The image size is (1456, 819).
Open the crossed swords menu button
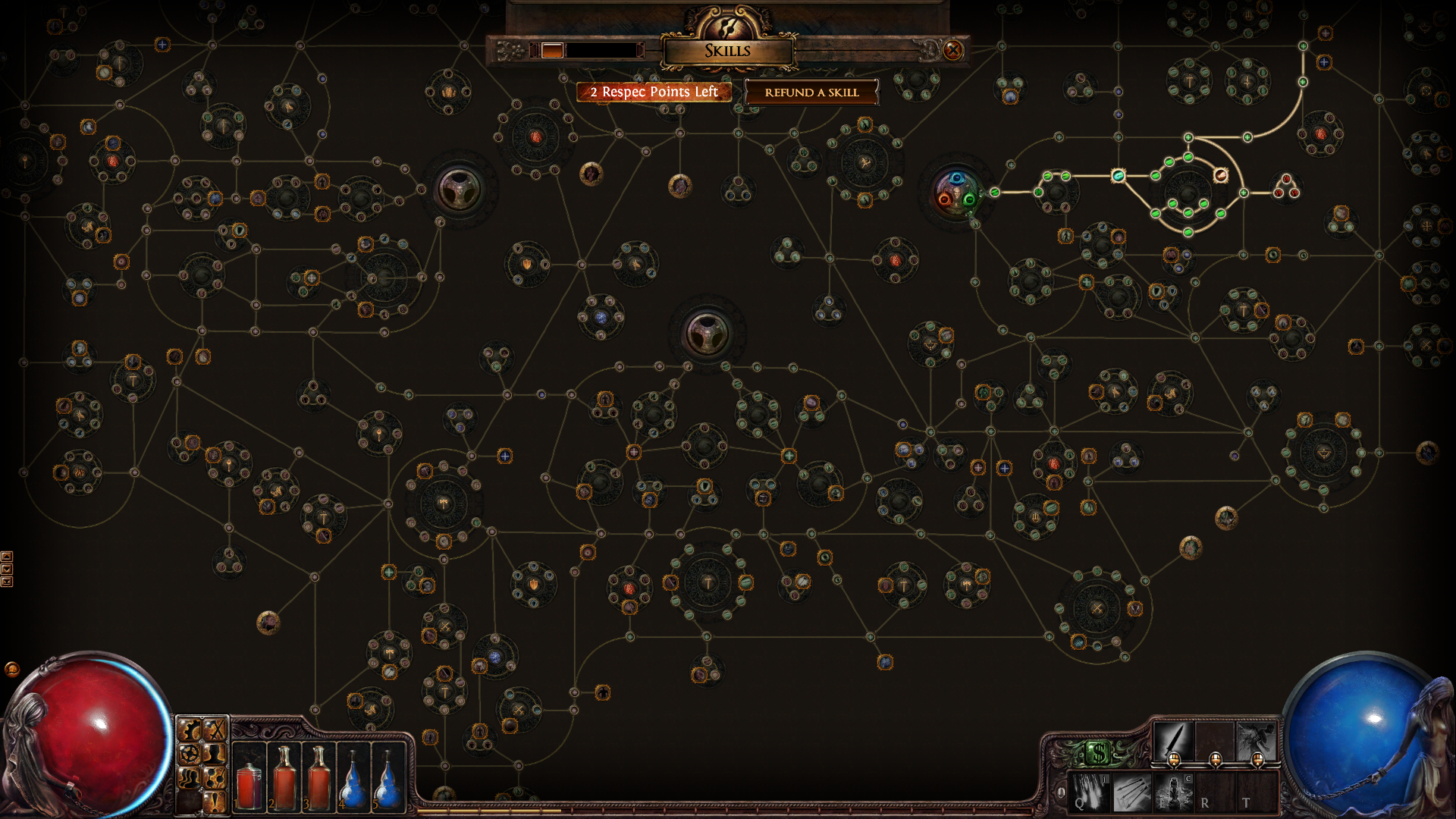click(215, 730)
